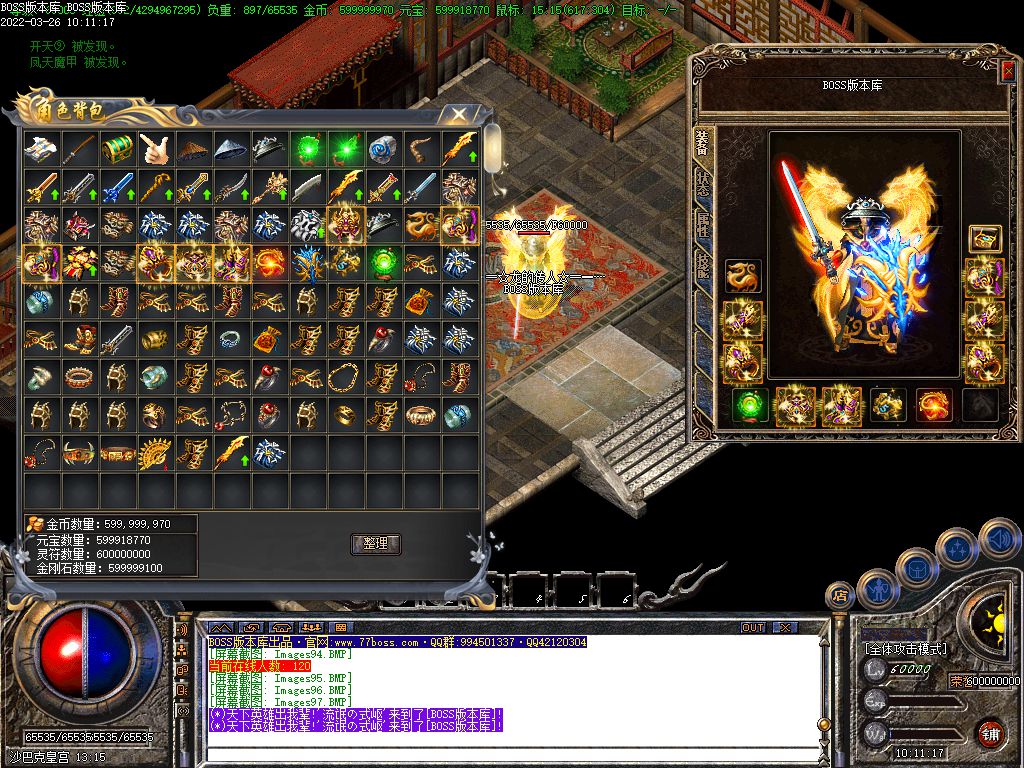The width and height of the screenshot is (1024, 768).
Task: Click the golden dragon equipment slot
Action: coord(742,277)
